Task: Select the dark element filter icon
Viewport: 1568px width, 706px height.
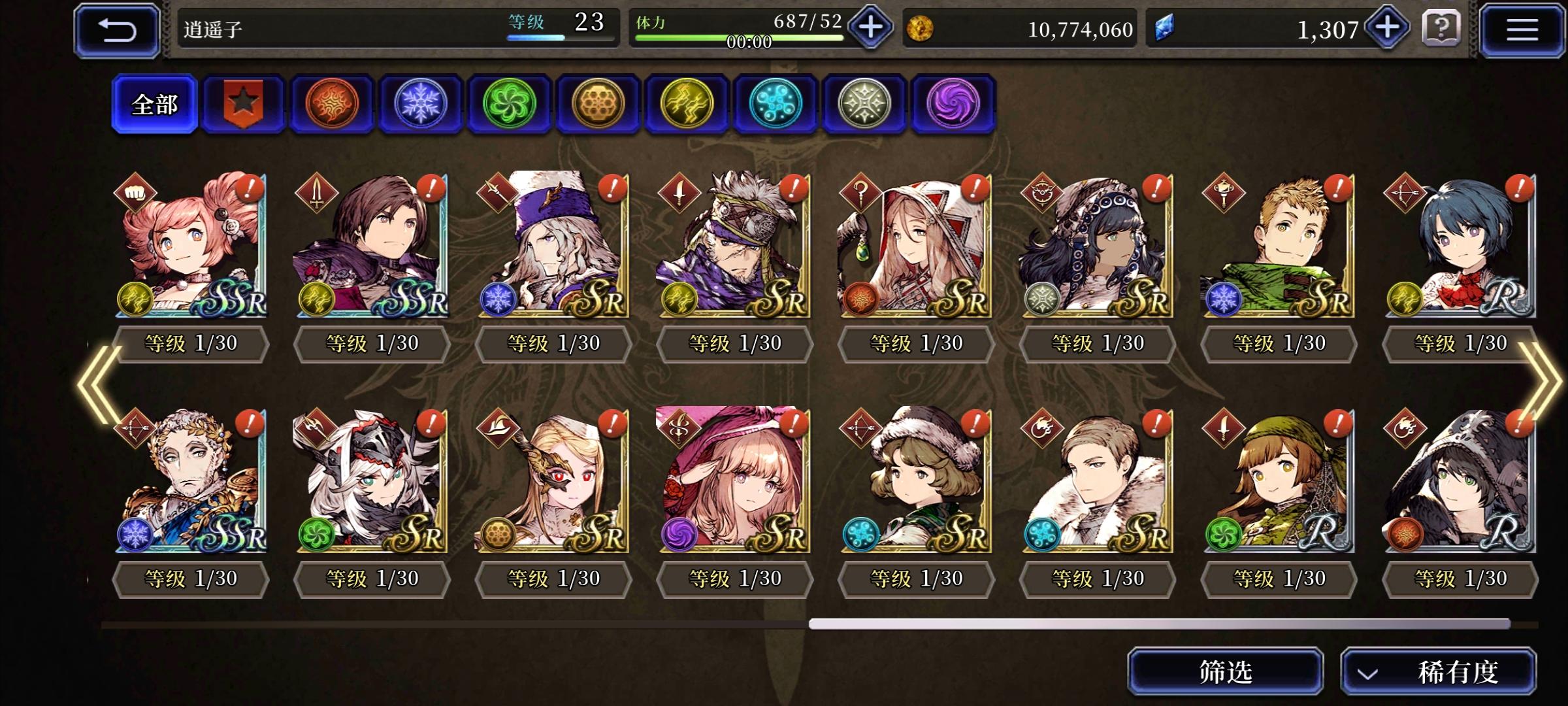Action: pyautogui.click(x=953, y=105)
